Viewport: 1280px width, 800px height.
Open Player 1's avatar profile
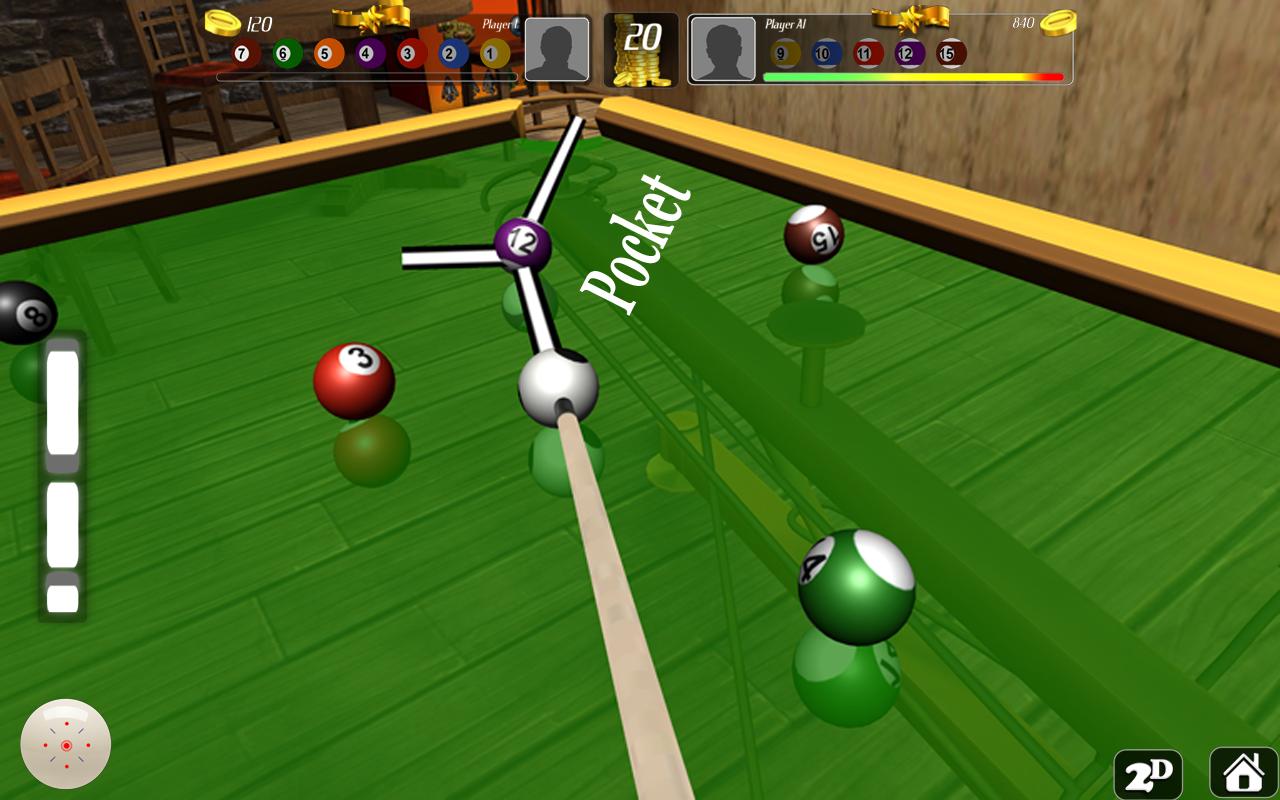[557, 50]
